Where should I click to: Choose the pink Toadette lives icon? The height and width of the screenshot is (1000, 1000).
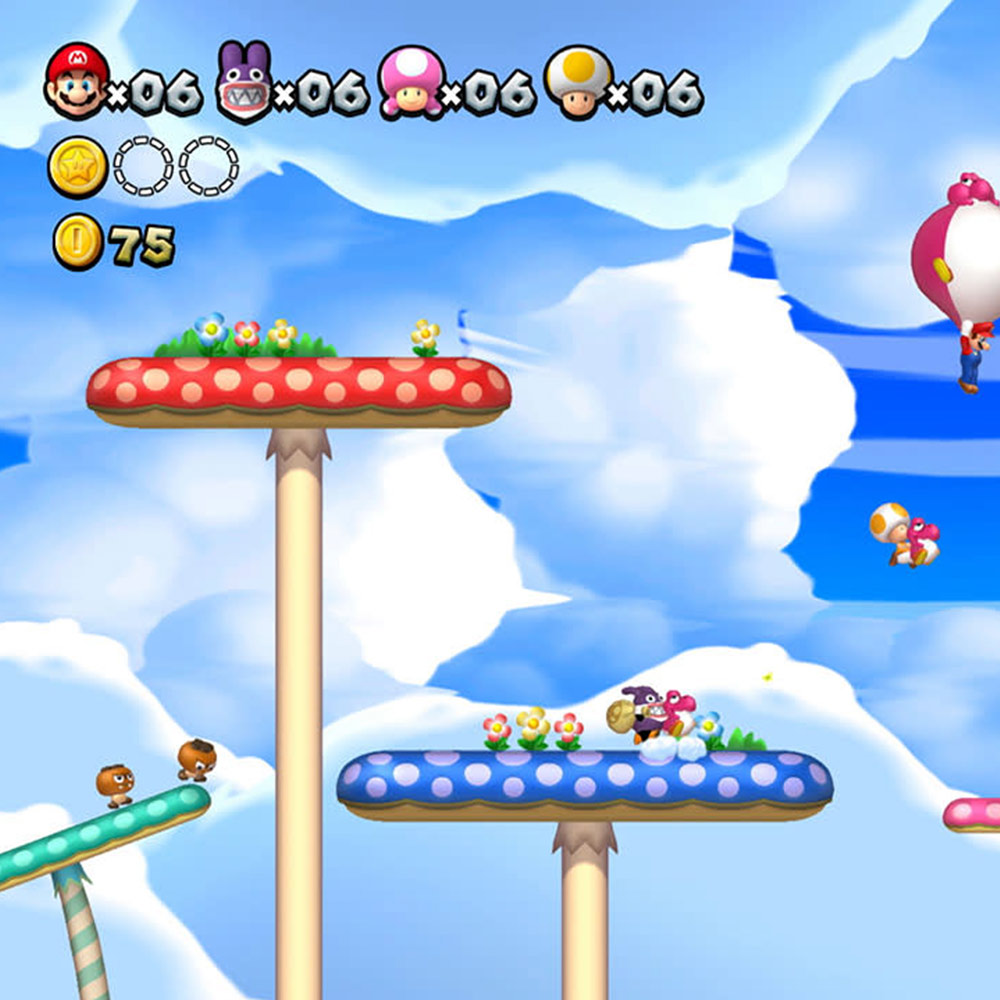410,83
